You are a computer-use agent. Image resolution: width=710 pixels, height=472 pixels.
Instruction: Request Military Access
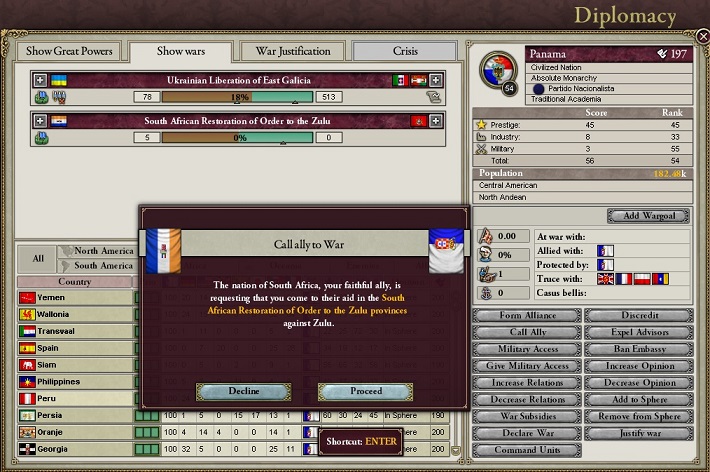pyautogui.click(x=526, y=349)
